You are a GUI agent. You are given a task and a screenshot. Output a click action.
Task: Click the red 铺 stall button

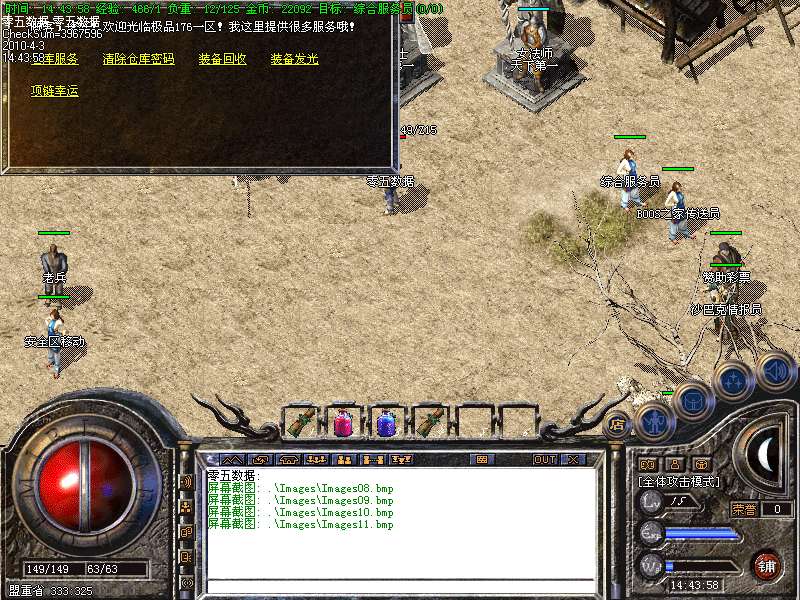click(765, 565)
